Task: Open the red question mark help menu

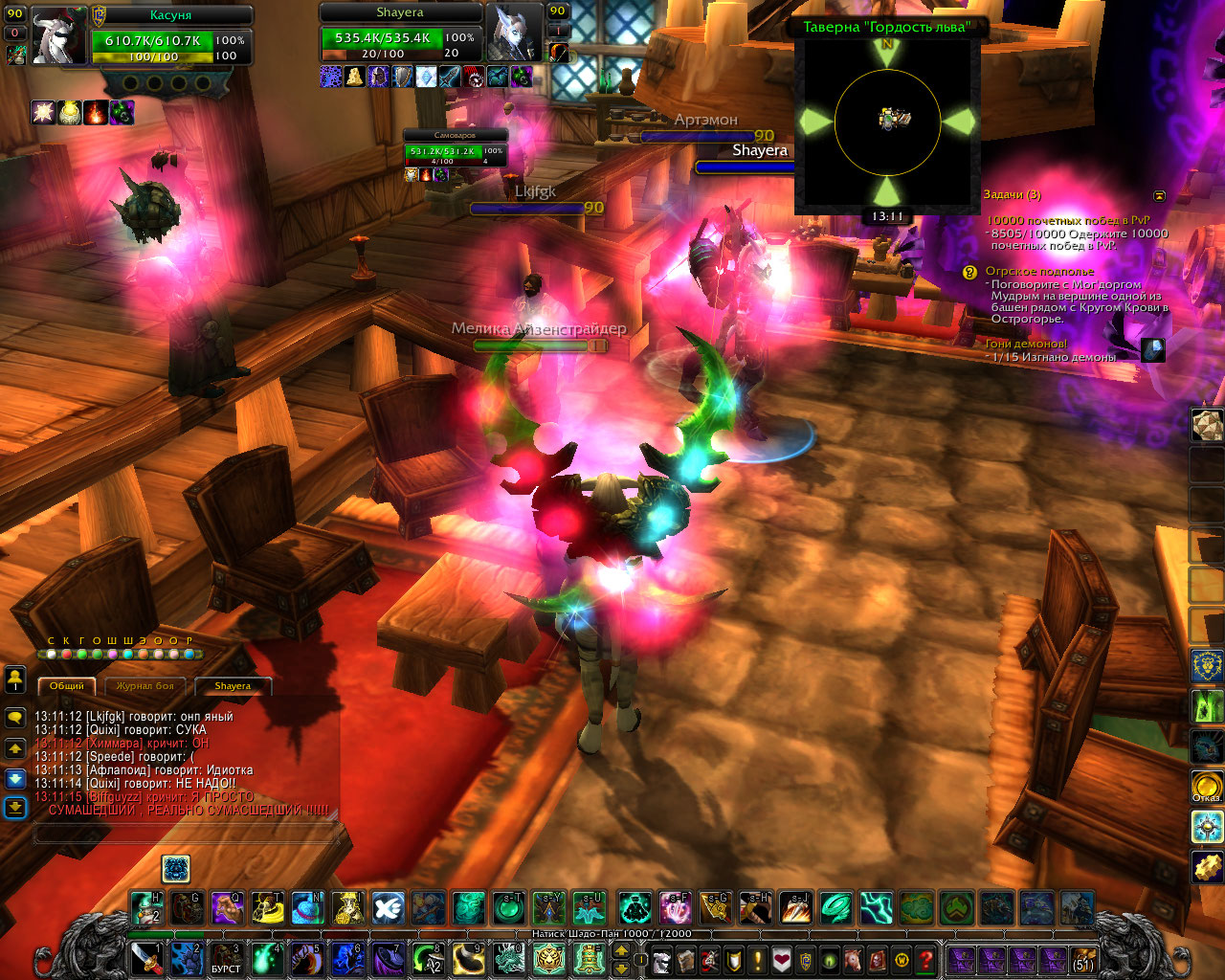Action: [925, 959]
